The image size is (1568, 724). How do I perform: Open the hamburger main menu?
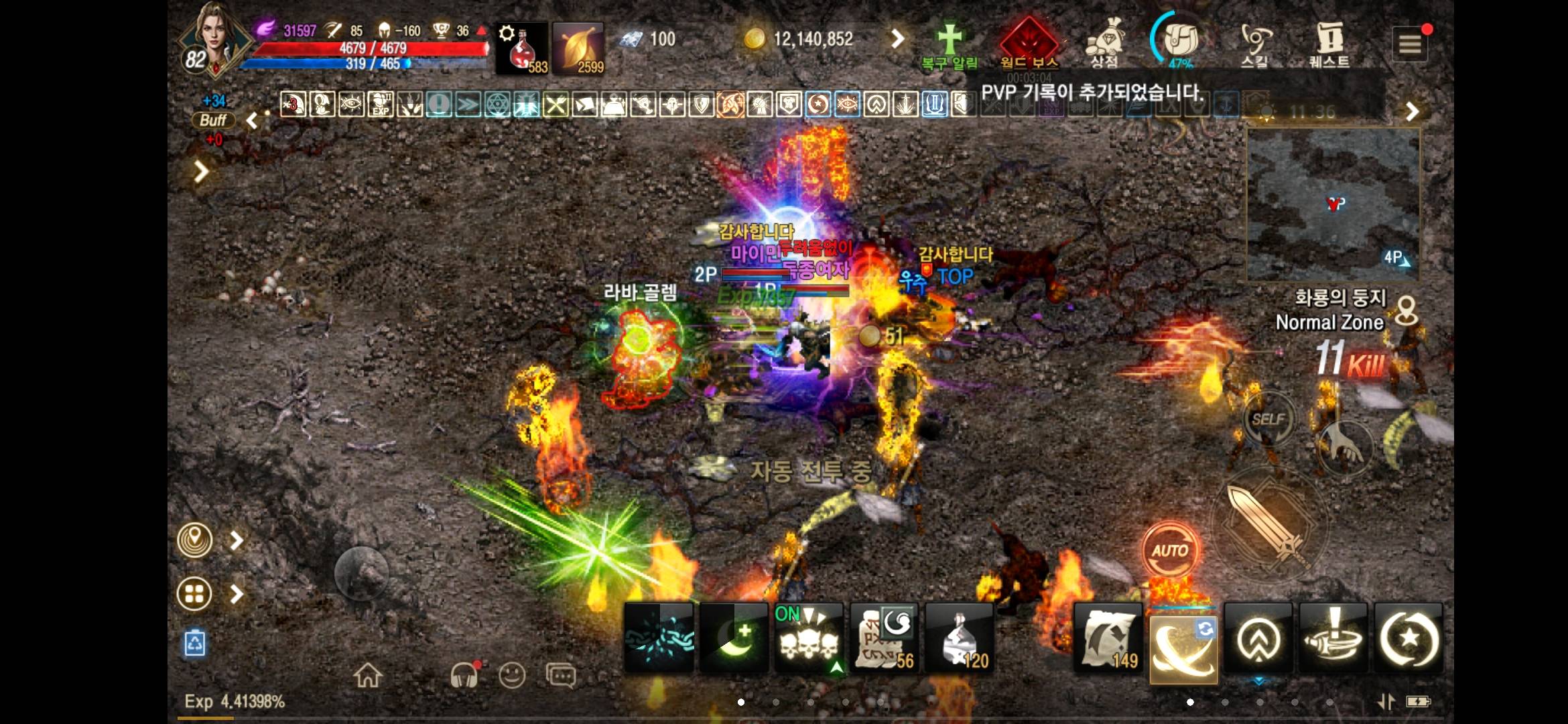pyautogui.click(x=1410, y=44)
